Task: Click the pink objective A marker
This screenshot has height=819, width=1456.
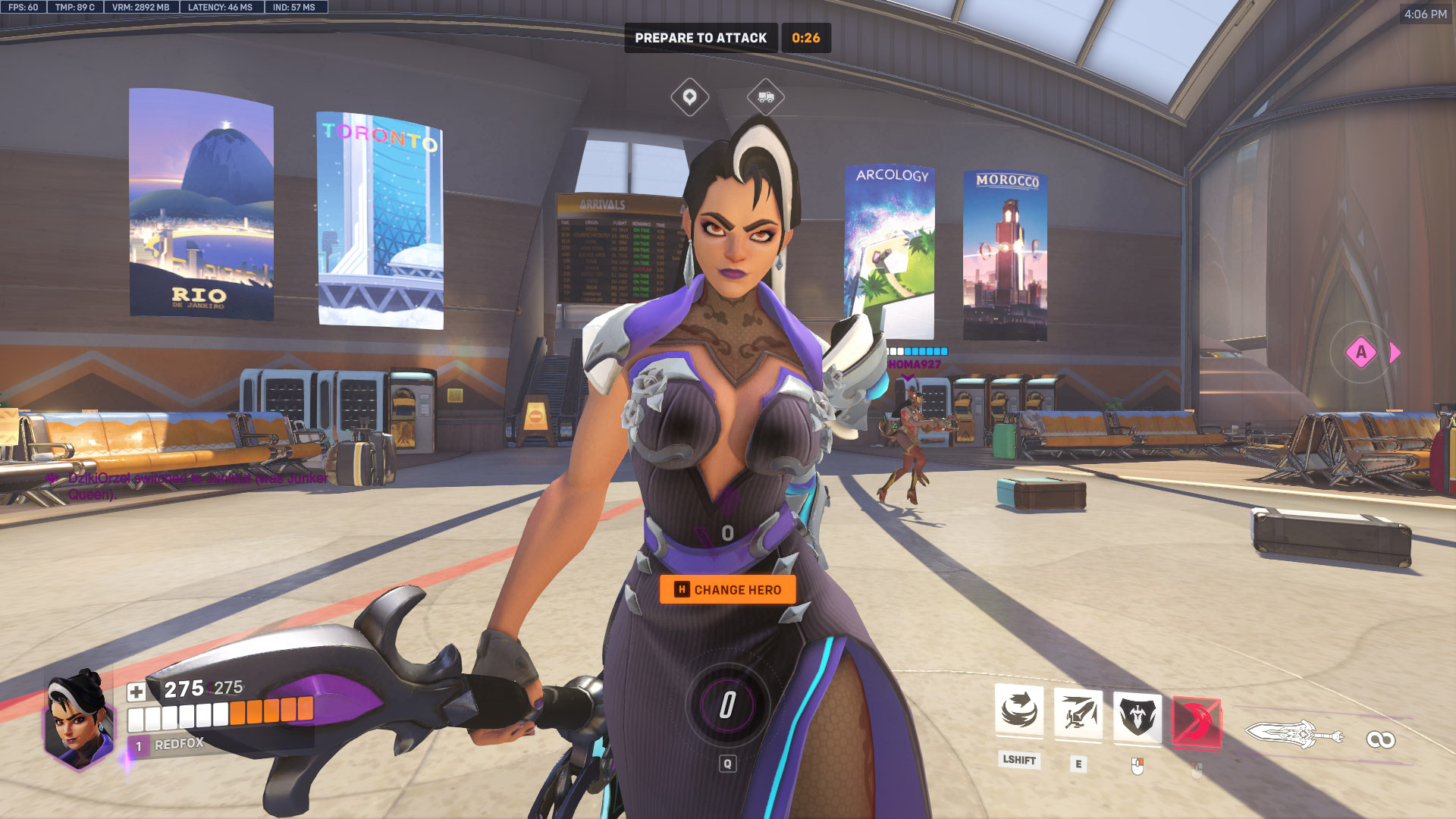Action: coord(1360,352)
